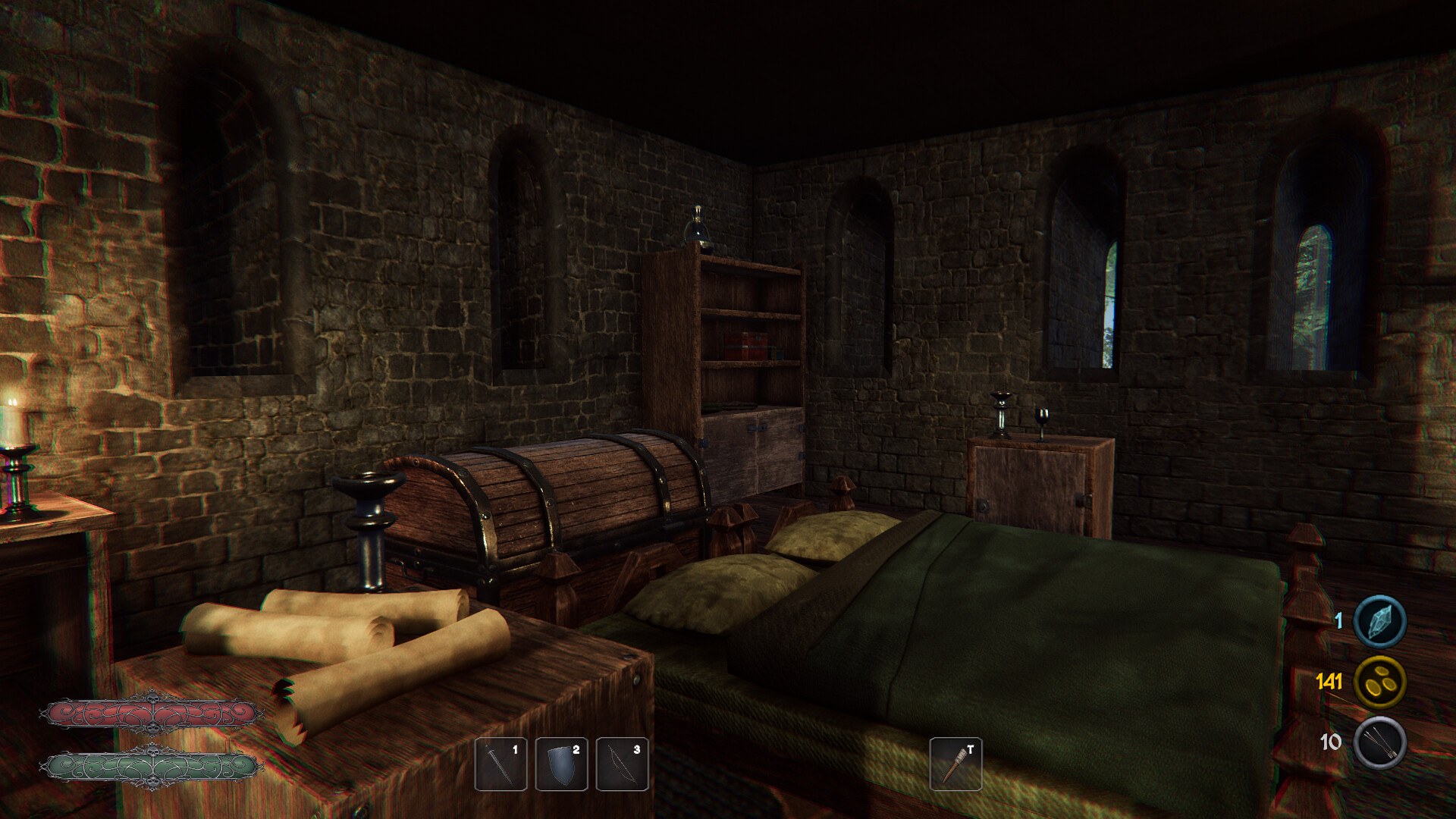Image resolution: width=1456 pixels, height=819 pixels.
Task: Click the gold coins icon
Action: [x=1379, y=682]
